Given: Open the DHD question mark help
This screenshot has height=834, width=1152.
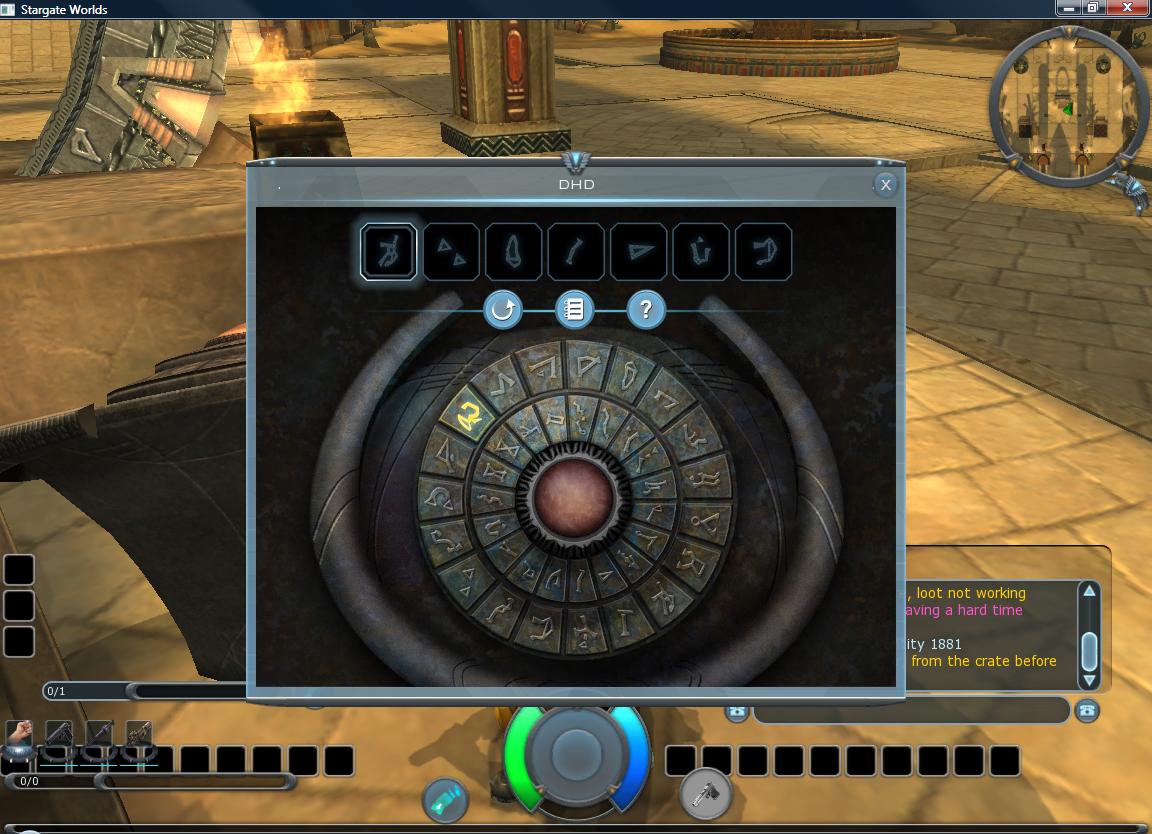Looking at the screenshot, I should coord(646,310).
